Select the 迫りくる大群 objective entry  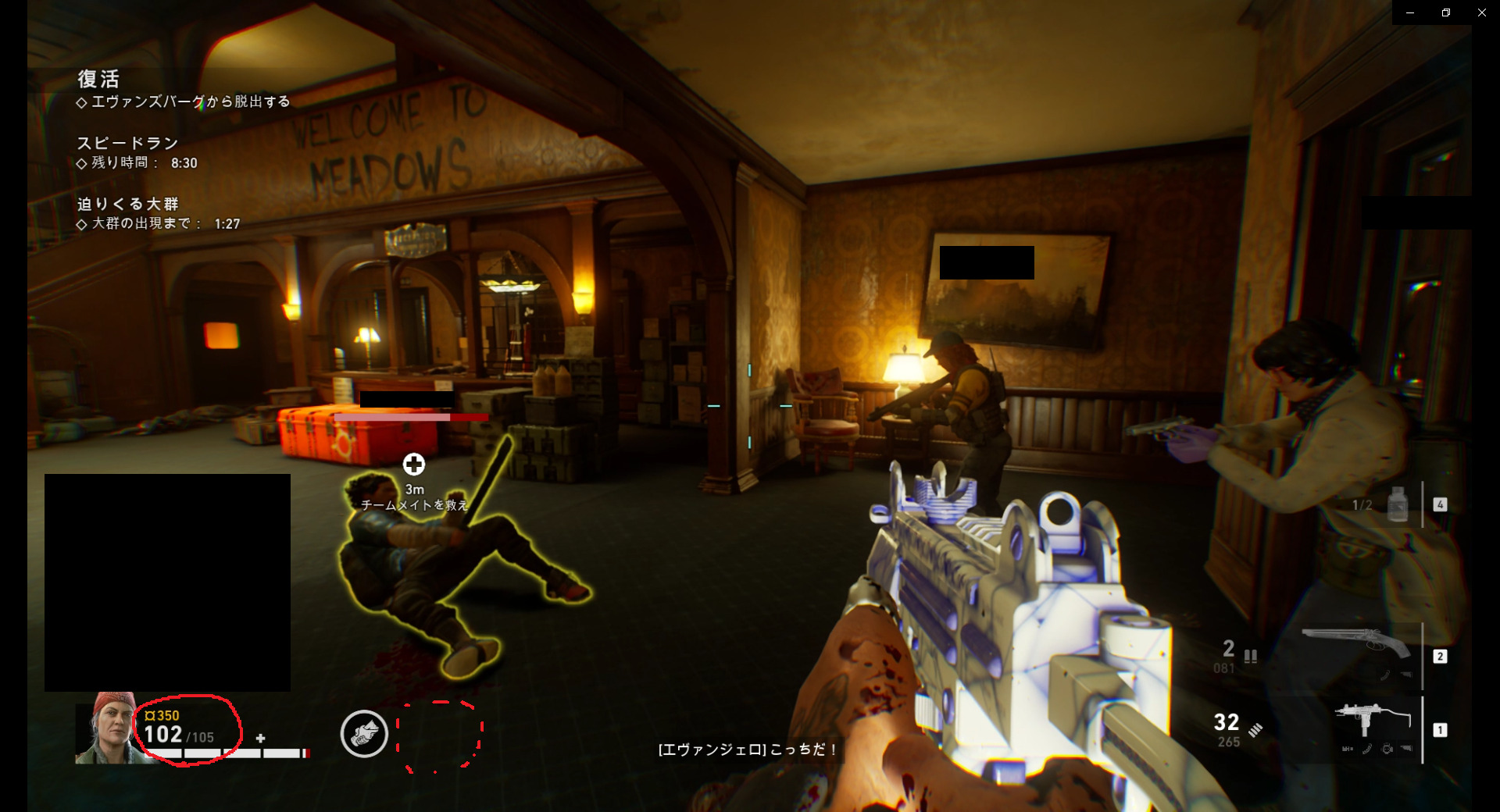click(128, 204)
